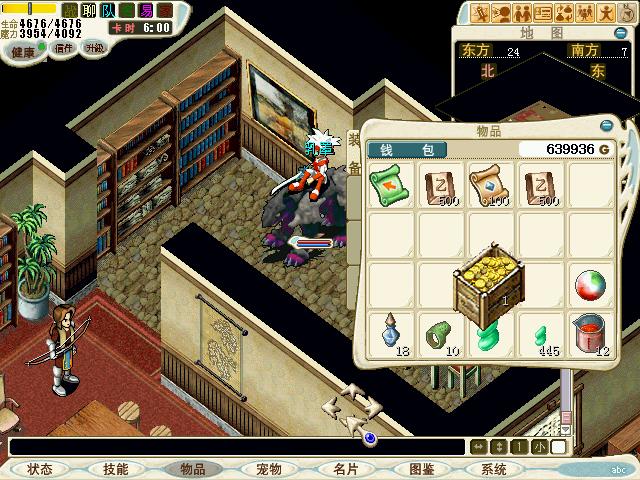
Task: Open the 图鉴 encyclopedia menu
Action: [x=421, y=469]
